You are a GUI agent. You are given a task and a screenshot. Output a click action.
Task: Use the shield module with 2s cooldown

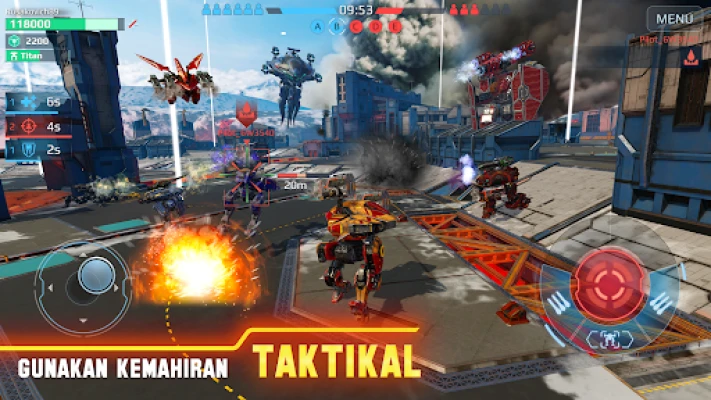click(26, 150)
